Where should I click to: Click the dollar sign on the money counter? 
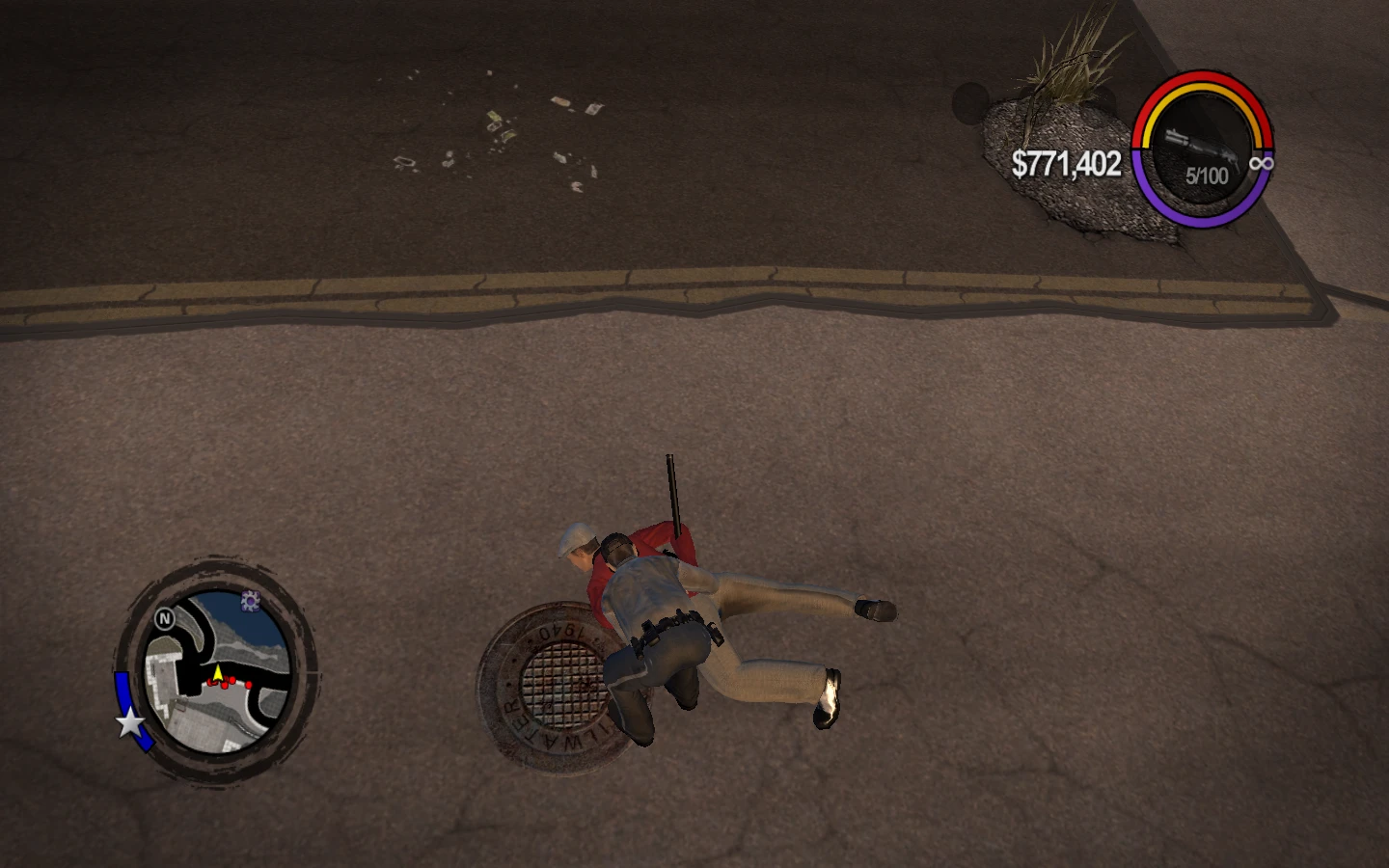(x=1020, y=164)
